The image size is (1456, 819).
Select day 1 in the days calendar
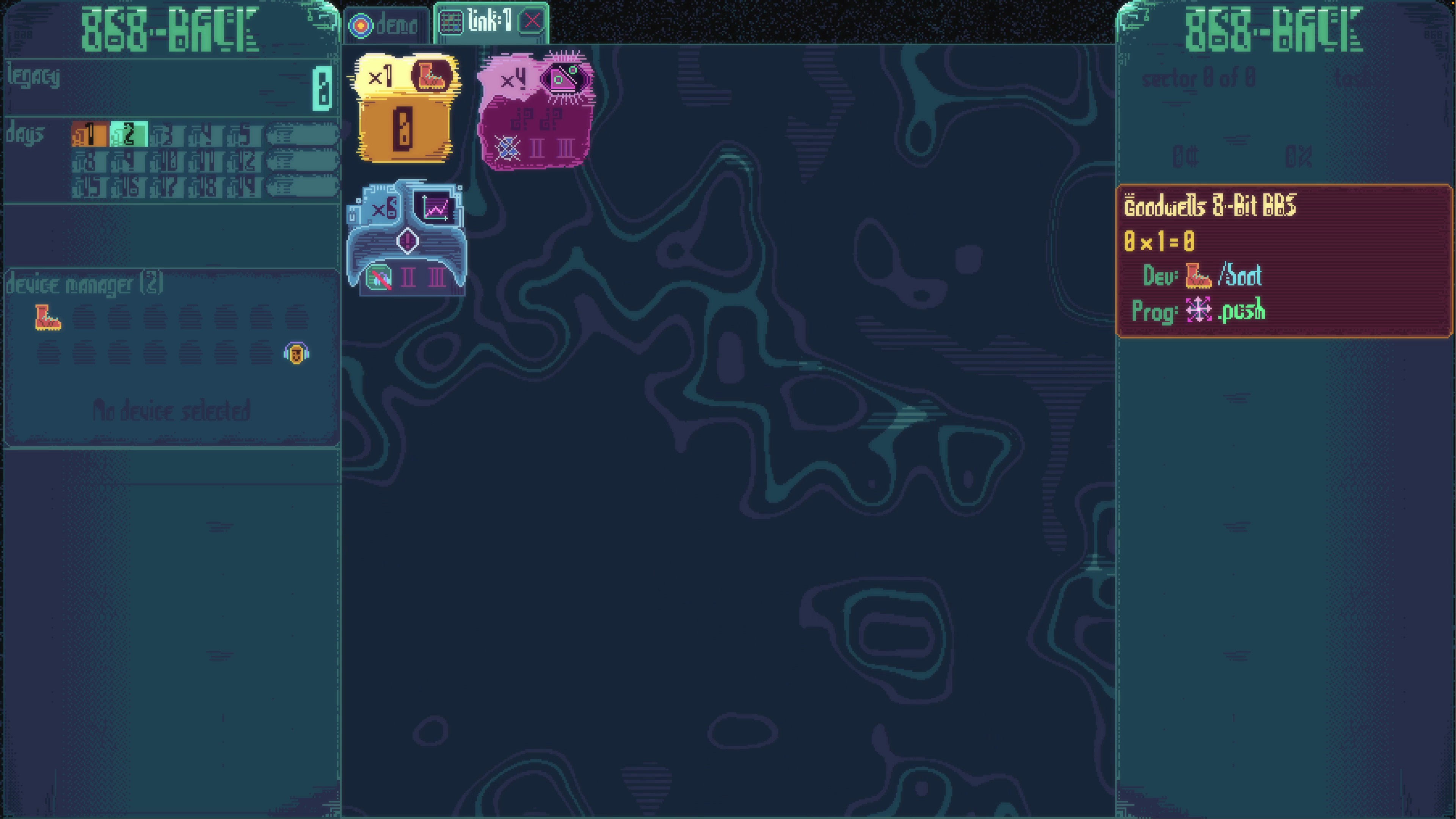coord(89,134)
